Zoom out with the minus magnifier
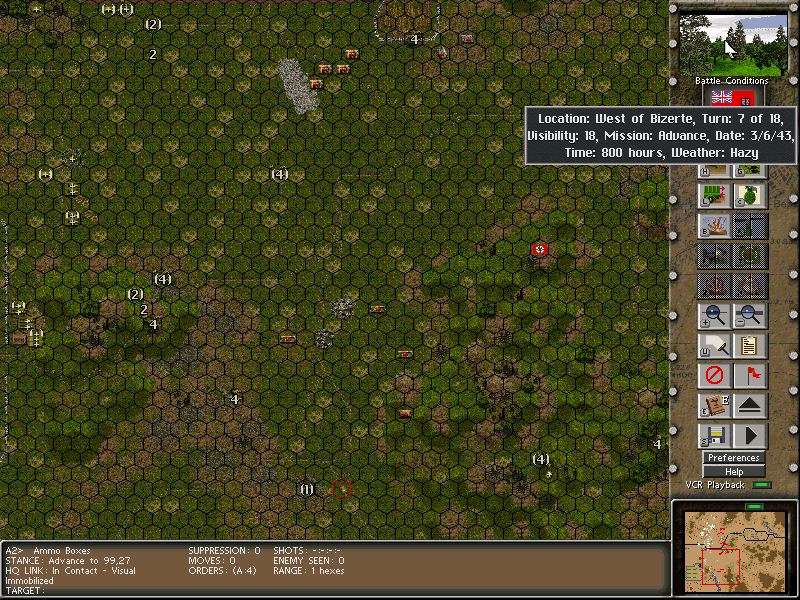Screen dimensions: 800x600 coord(750,316)
